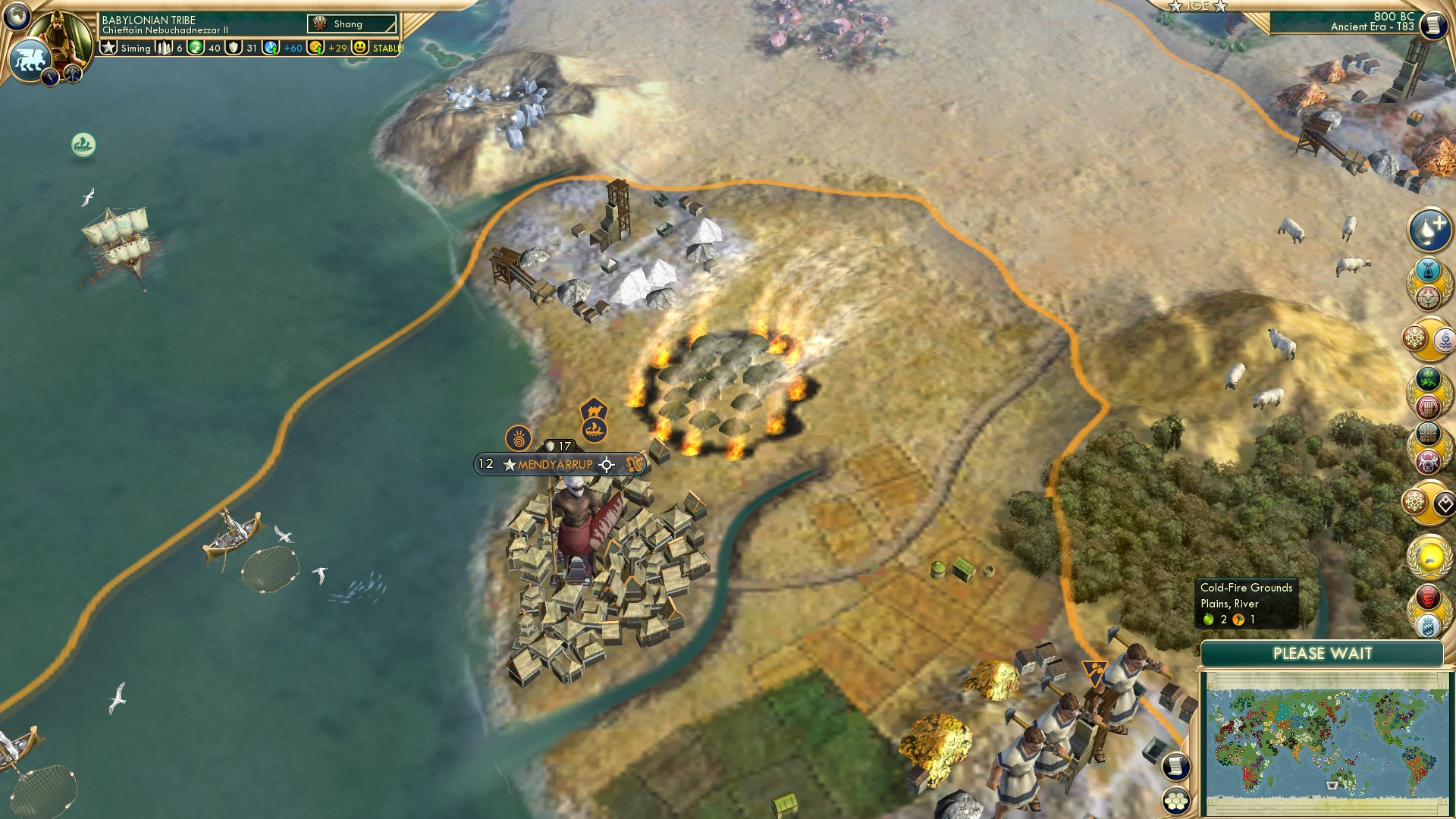The image size is (1456, 819).
Task: Click the science +60 beaker icon
Action: point(271,48)
